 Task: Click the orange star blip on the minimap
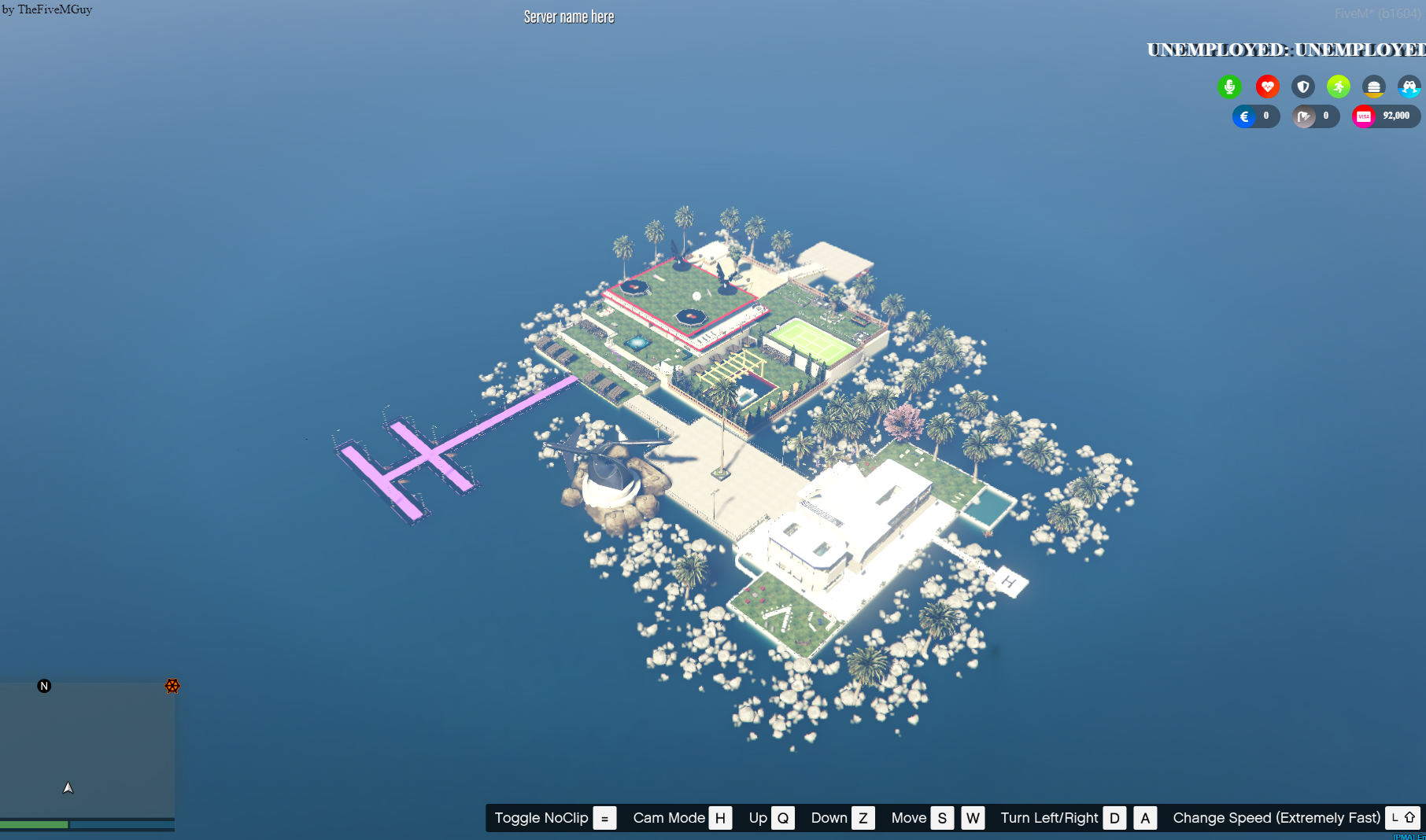(x=172, y=686)
